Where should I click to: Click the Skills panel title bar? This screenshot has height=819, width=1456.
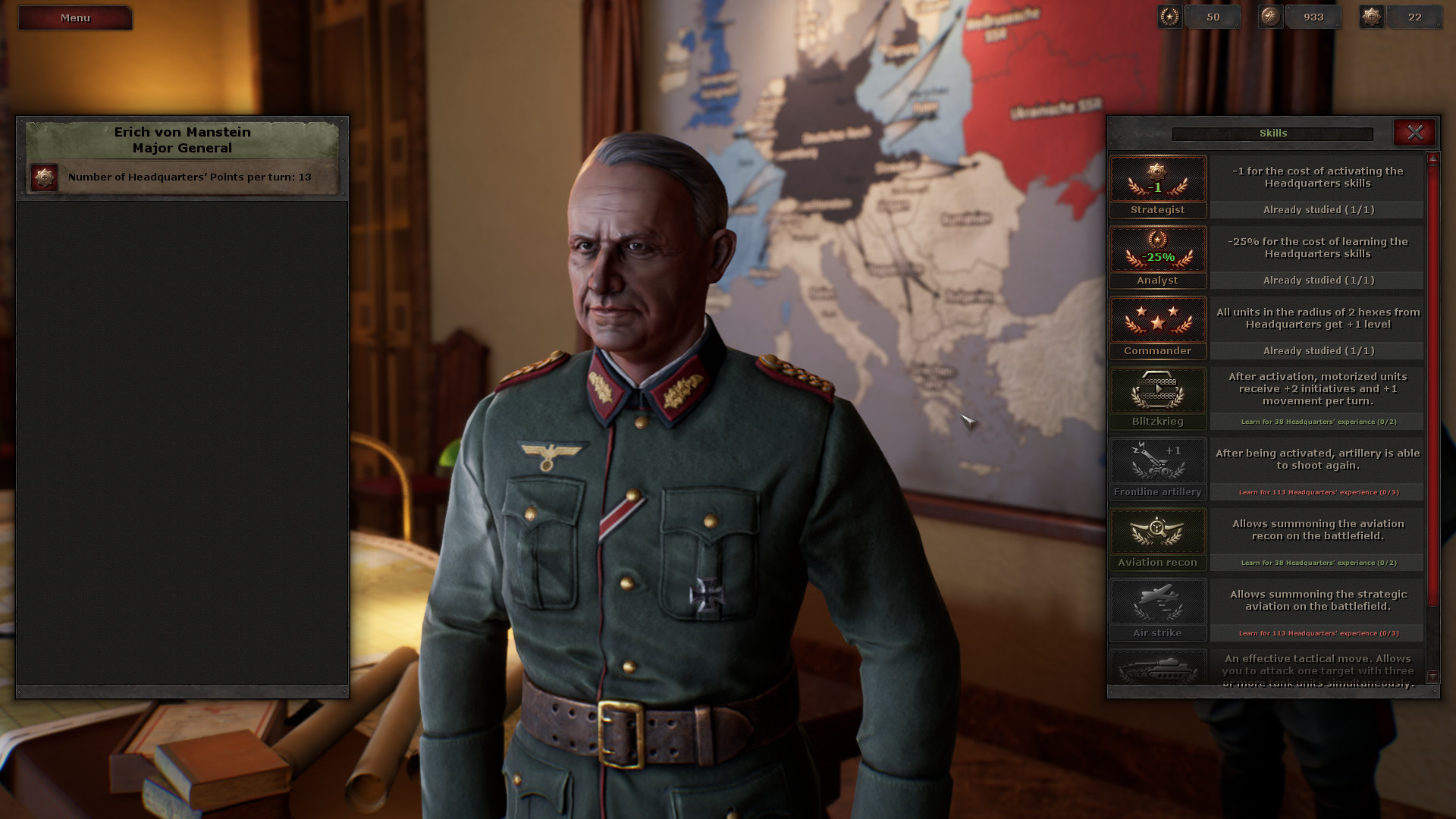pos(1272,133)
